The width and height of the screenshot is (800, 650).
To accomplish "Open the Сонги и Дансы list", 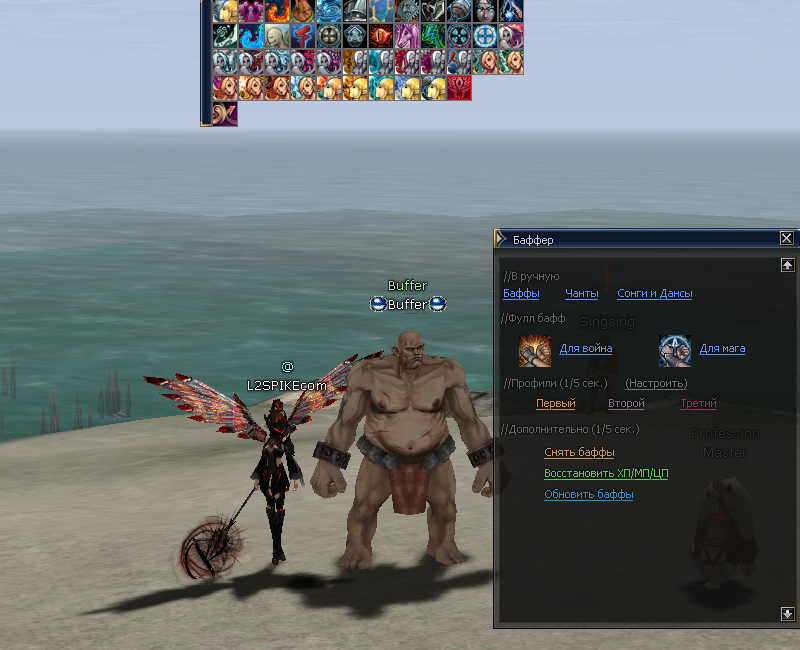I will pyautogui.click(x=654, y=294).
